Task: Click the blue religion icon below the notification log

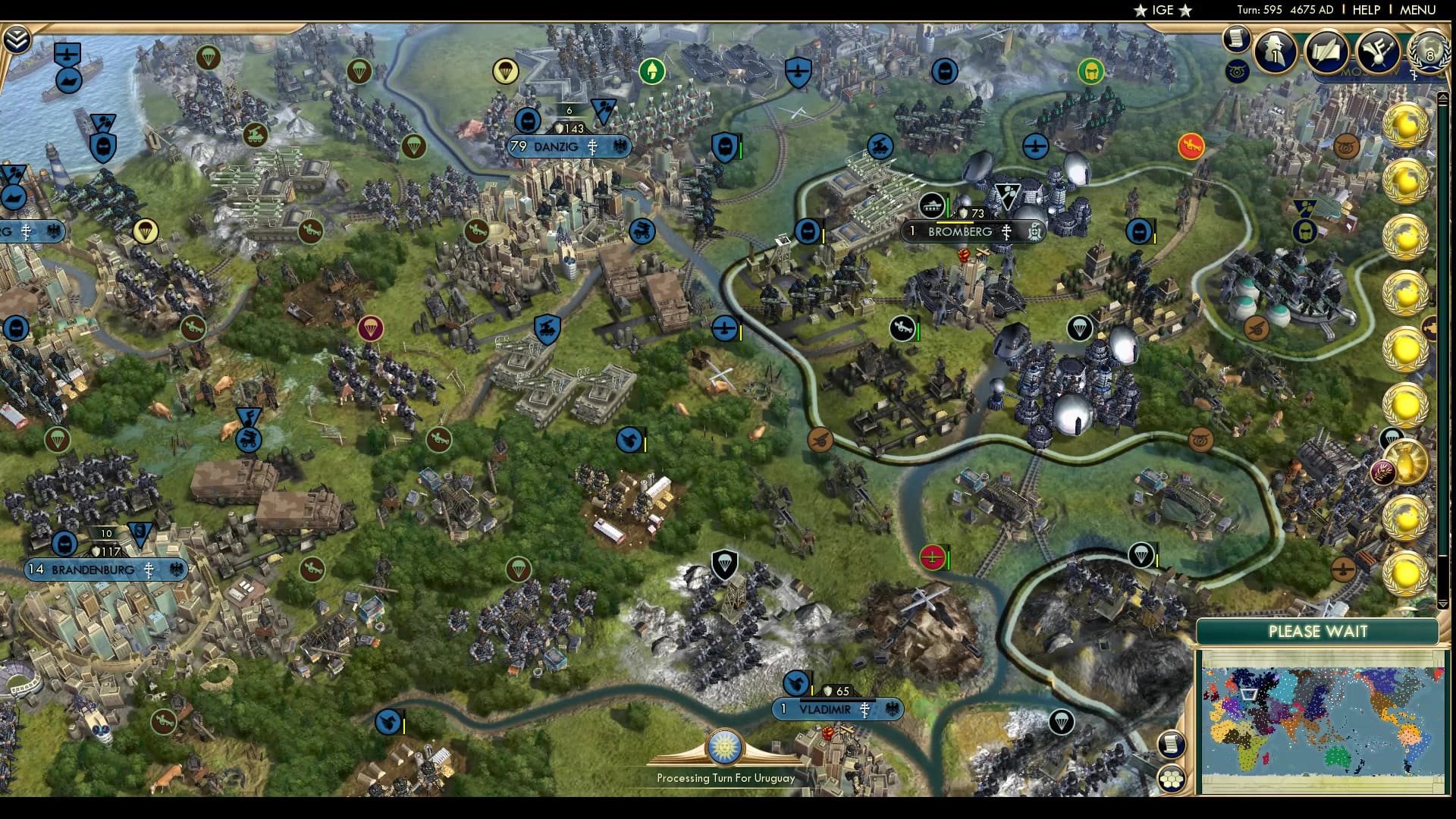Action: pos(1237,72)
